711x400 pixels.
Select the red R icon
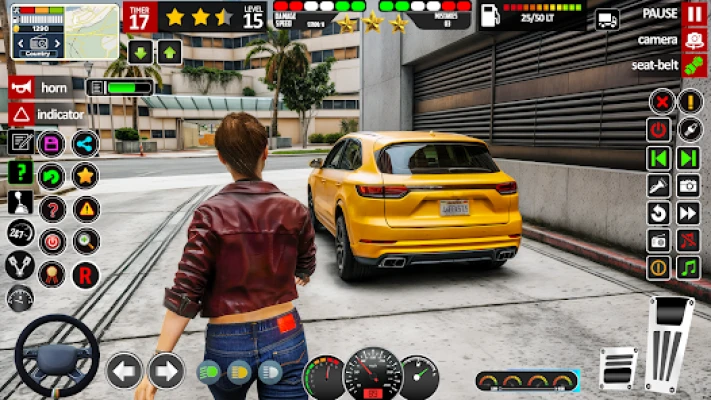[x=86, y=273]
